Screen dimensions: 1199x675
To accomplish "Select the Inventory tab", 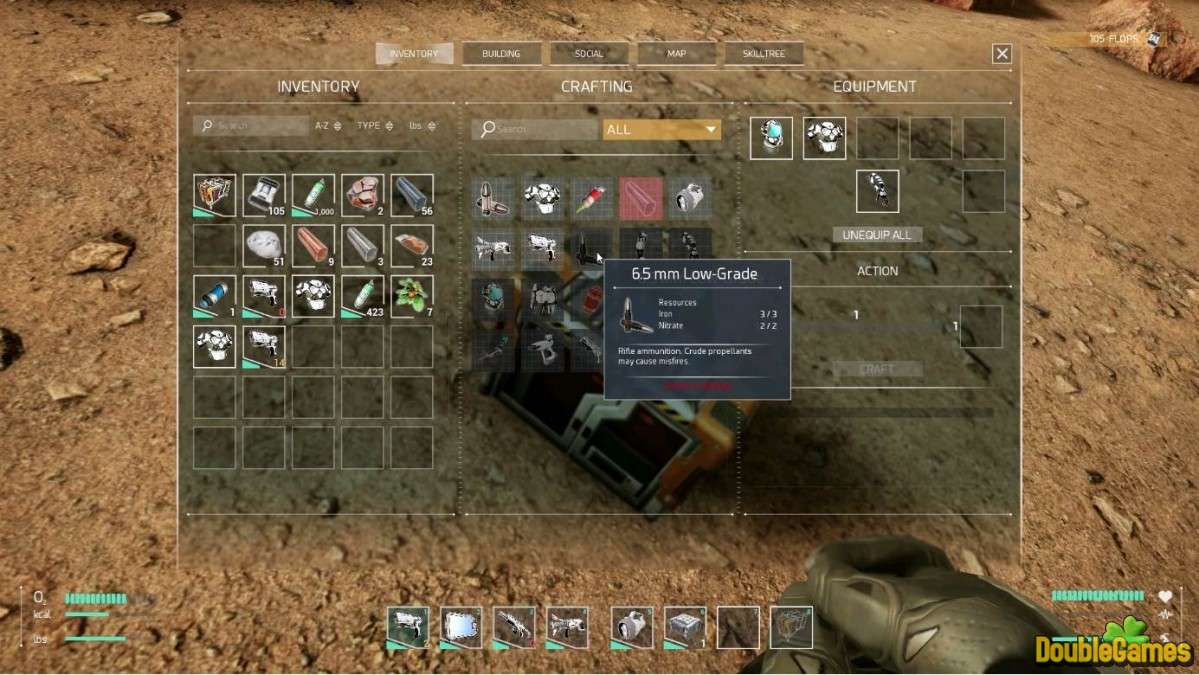I will [414, 54].
